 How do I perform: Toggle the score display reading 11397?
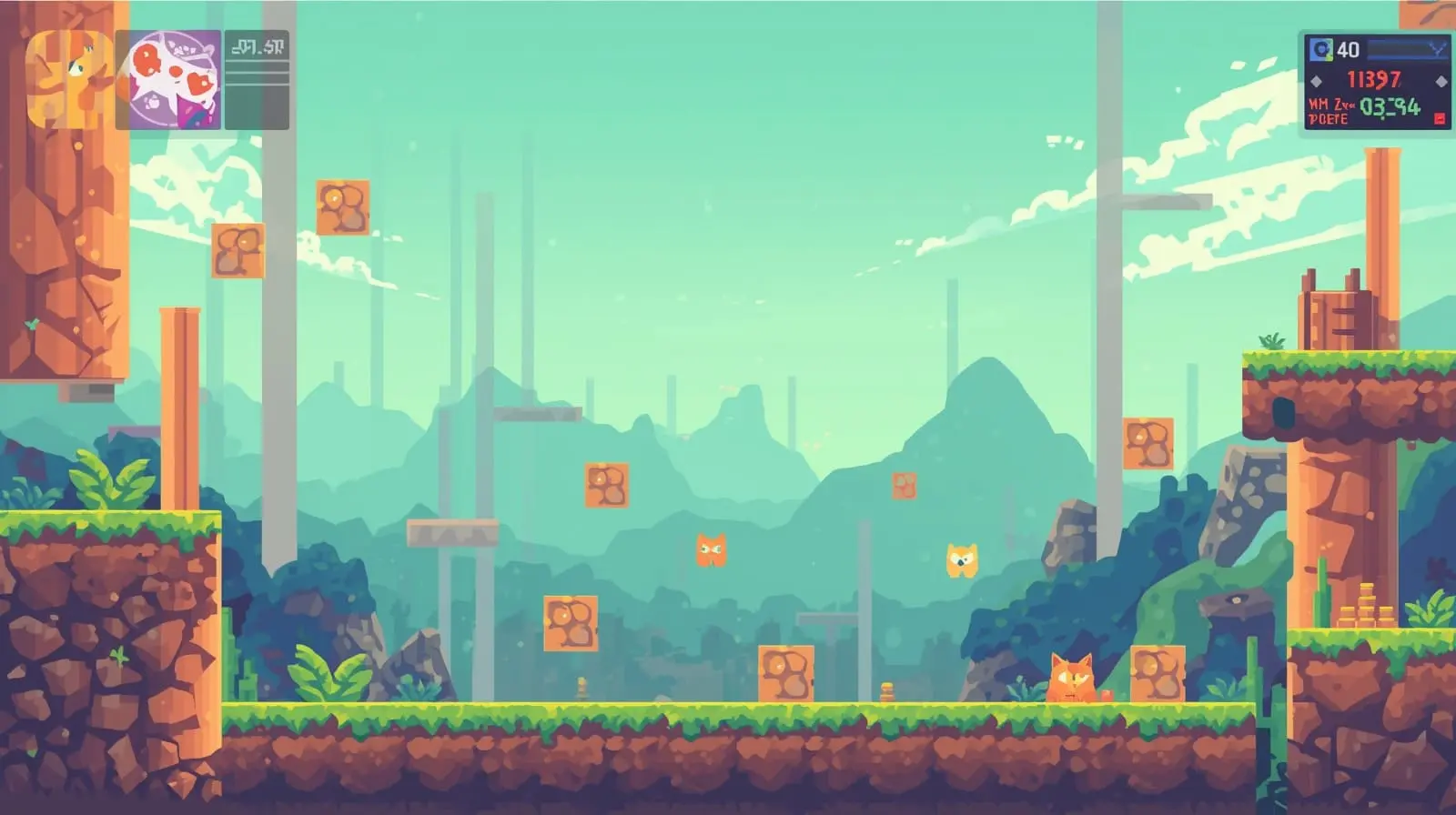1375,78
